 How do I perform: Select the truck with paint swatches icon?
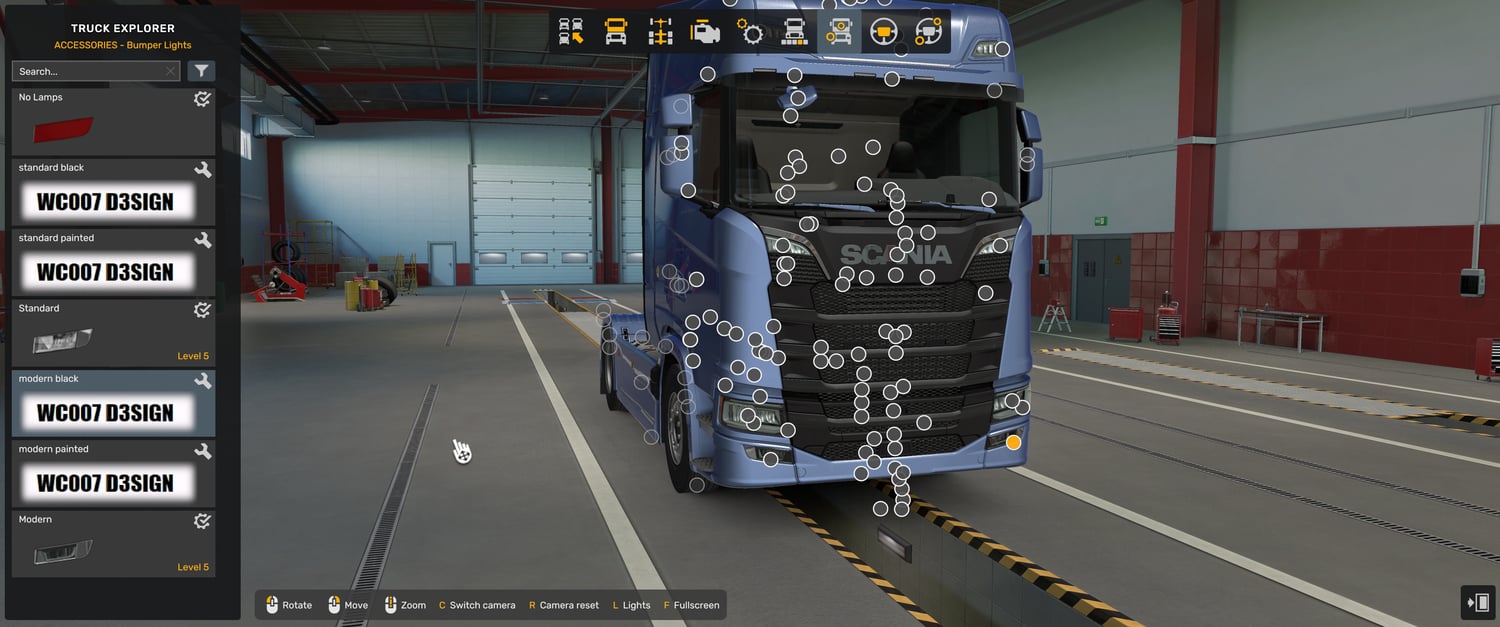[x=794, y=32]
